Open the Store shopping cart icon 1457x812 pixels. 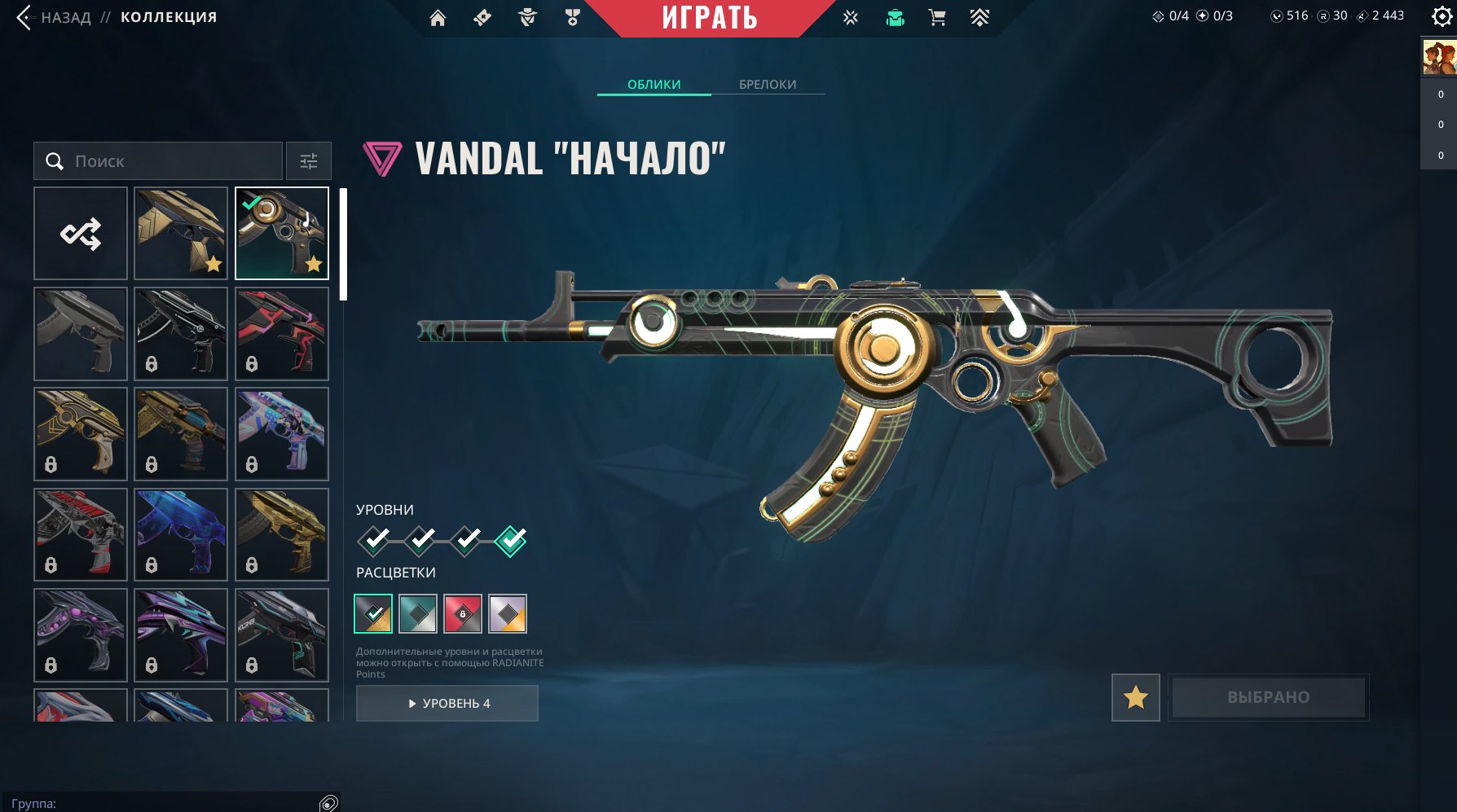pyautogui.click(x=937, y=16)
